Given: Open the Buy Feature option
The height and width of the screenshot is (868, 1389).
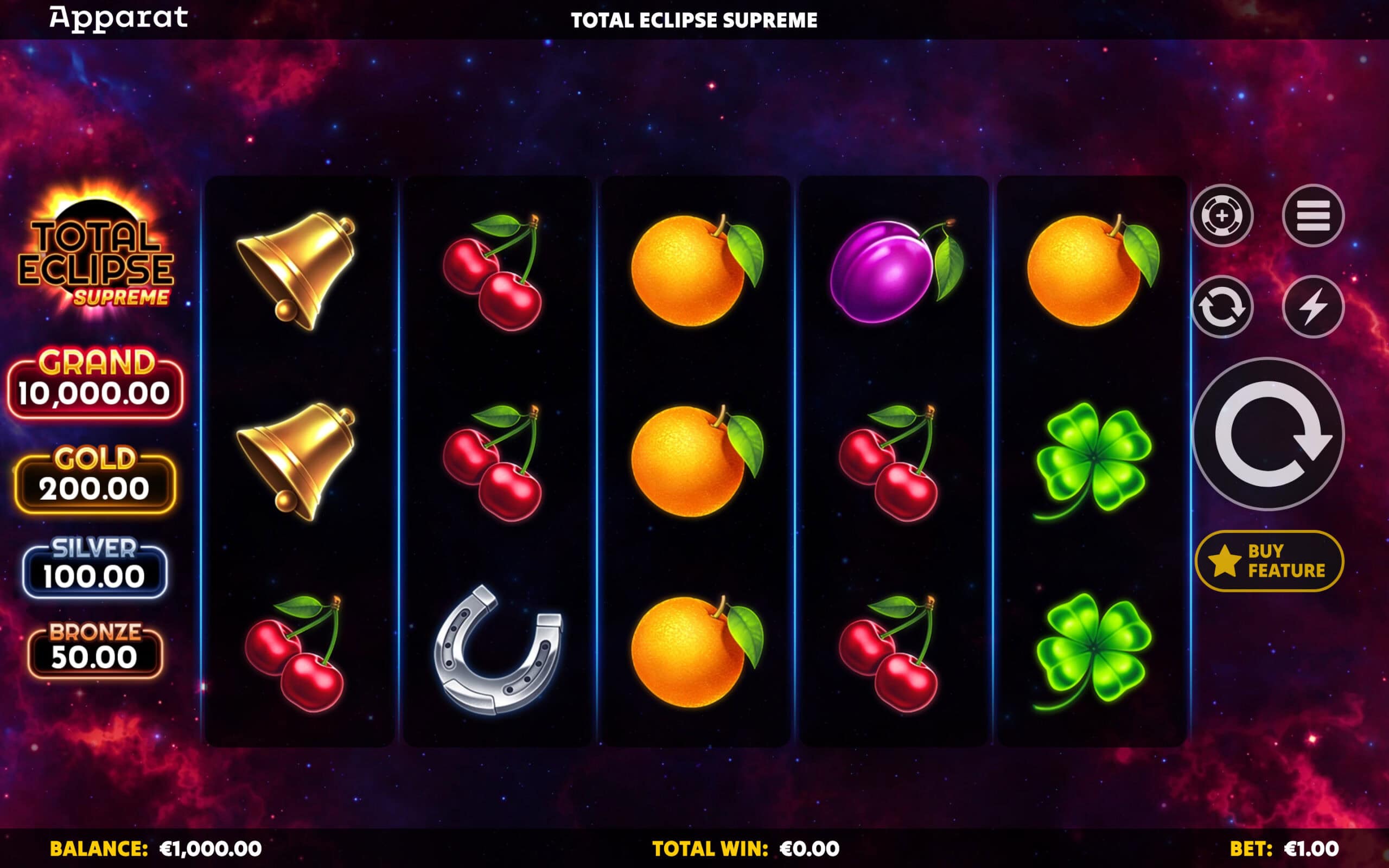Looking at the screenshot, I should [x=1269, y=561].
